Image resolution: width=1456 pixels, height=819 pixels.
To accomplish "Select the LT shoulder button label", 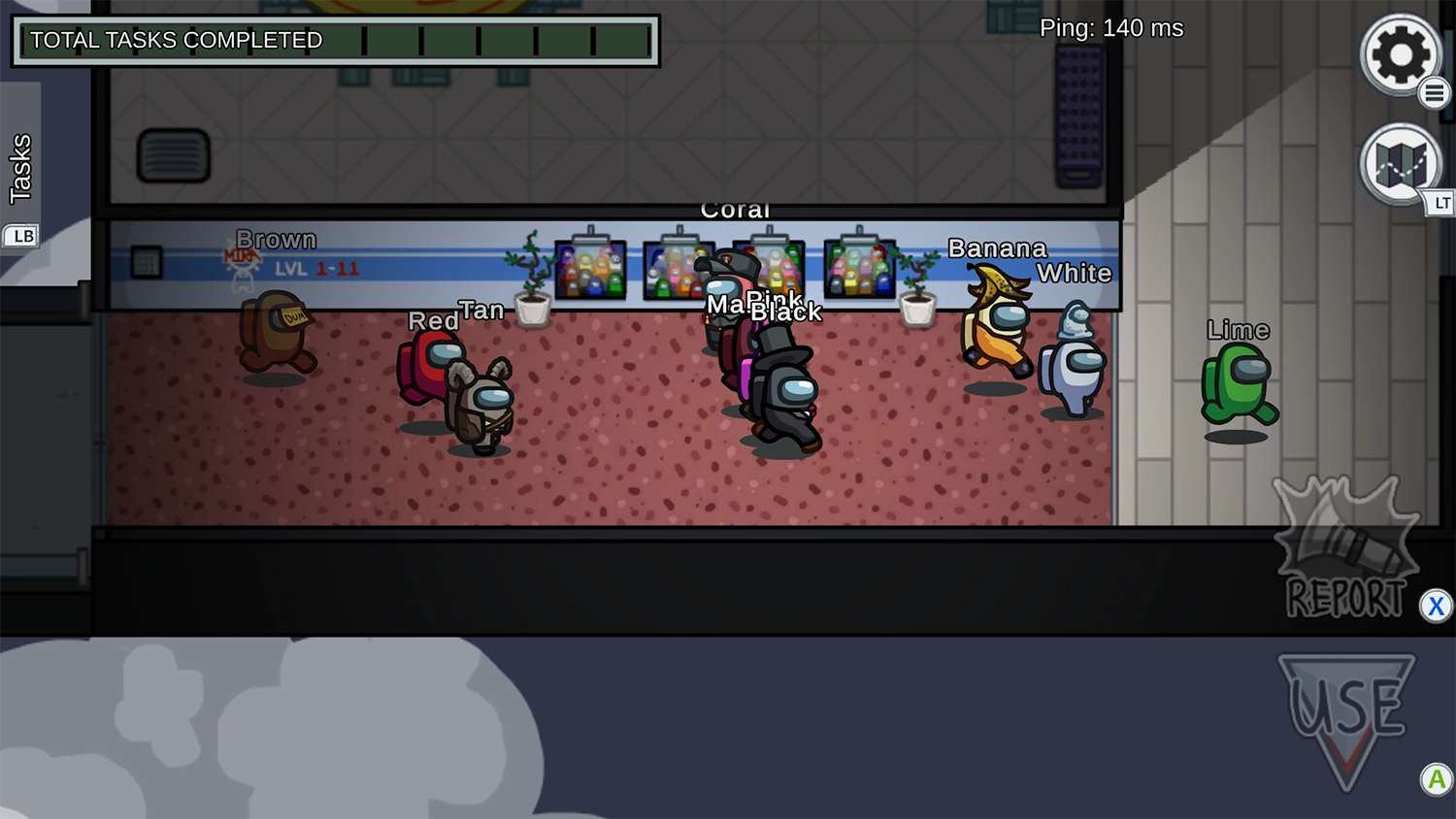I will pos(1440,204).
